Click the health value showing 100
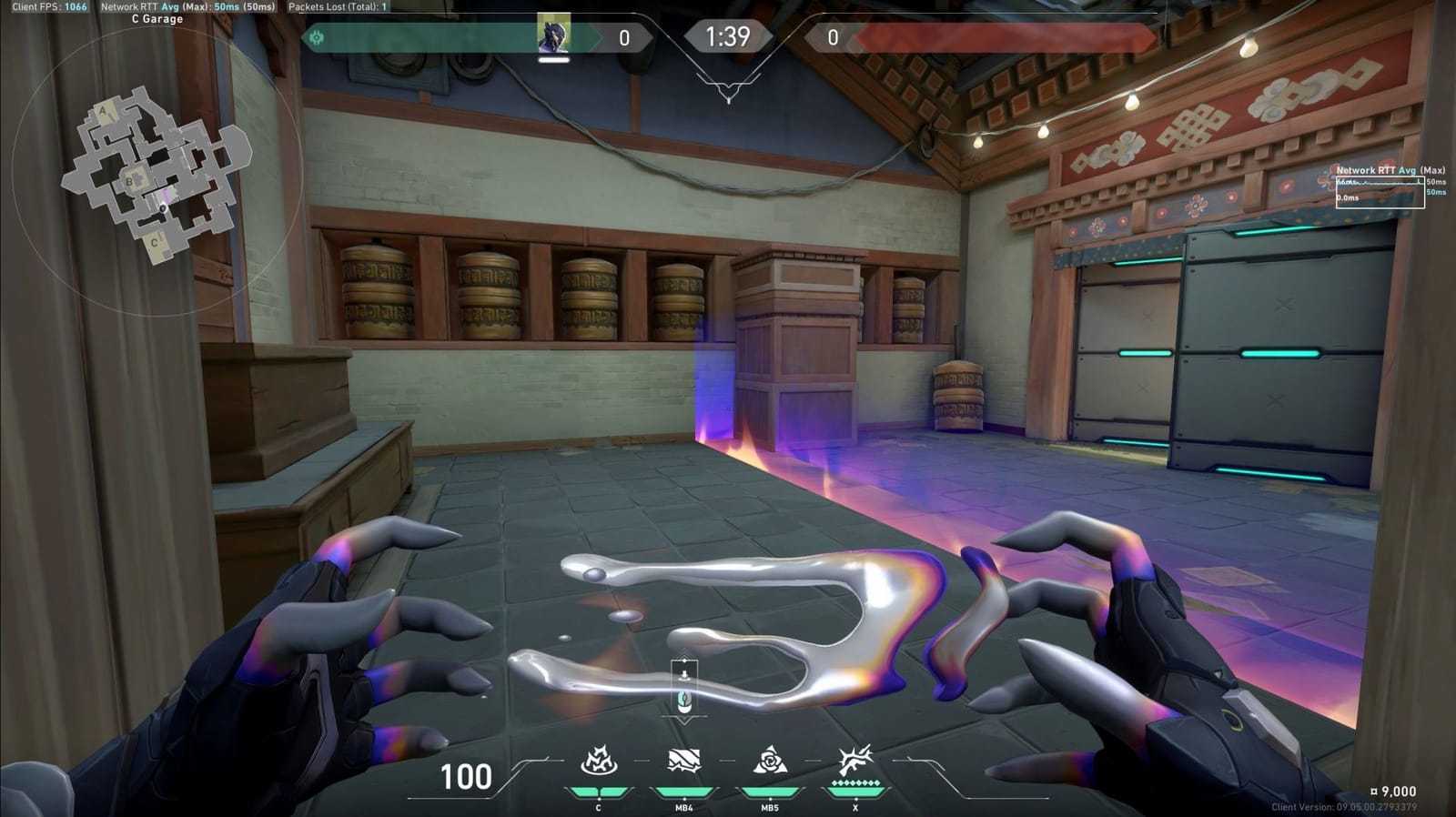 tap(468, 778)
